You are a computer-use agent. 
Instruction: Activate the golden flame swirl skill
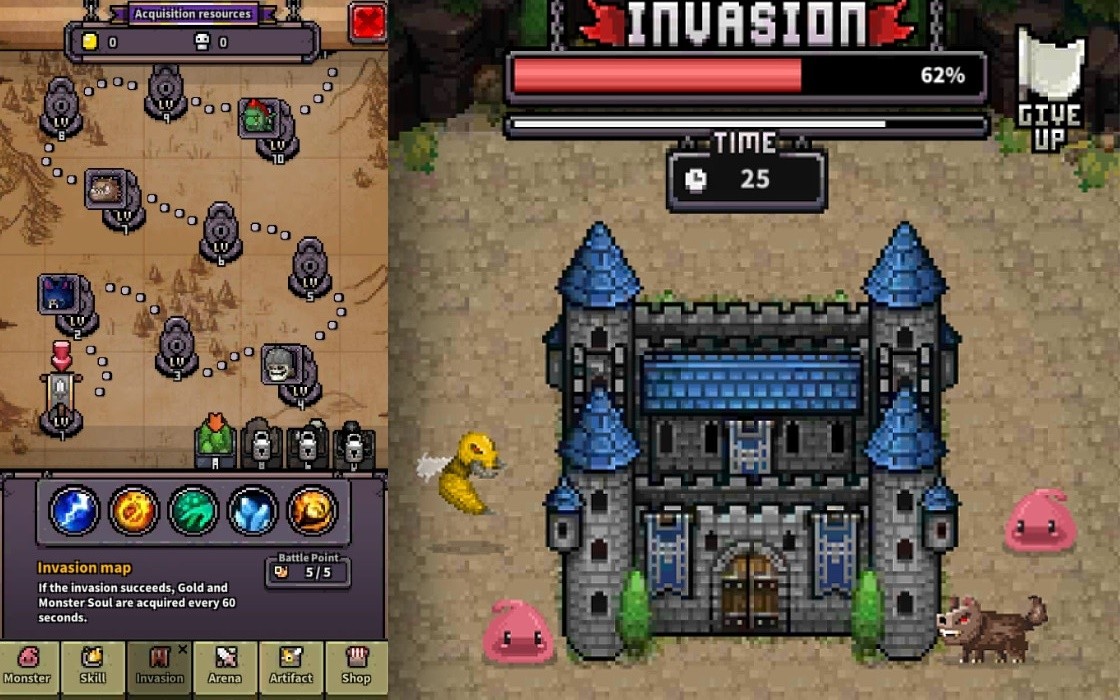pos(312,509)
